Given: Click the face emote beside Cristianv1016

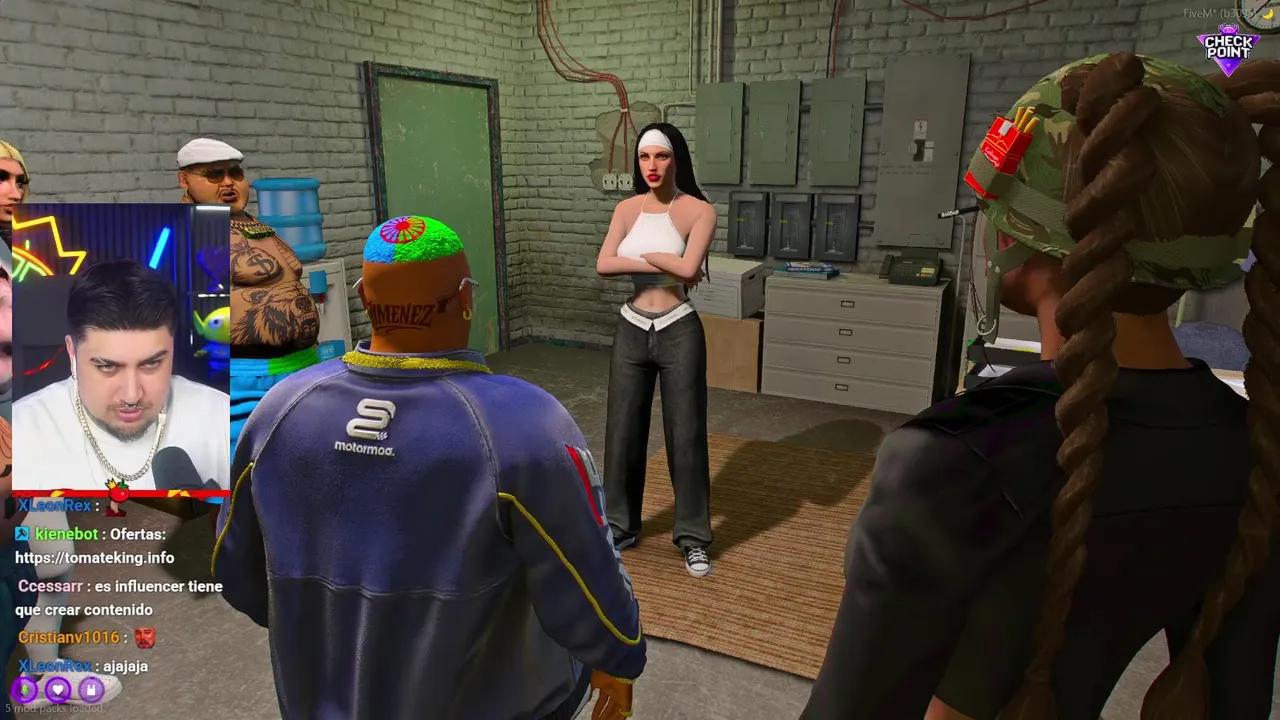Looking at the screenshot, I should (x=145, y=637).
